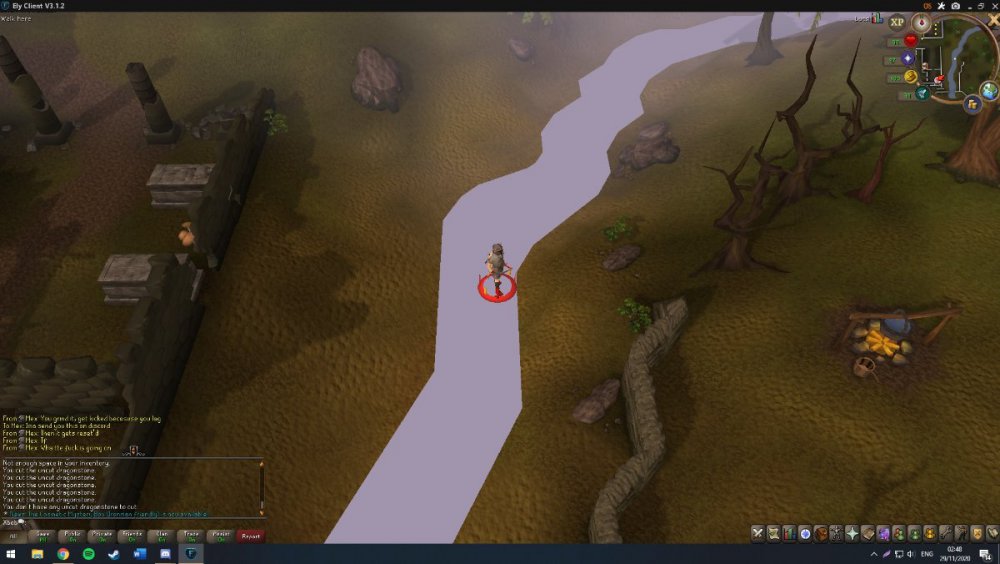Open the skills bar-chart tab
The image size is (1000, 564).
tap(789, 533)
